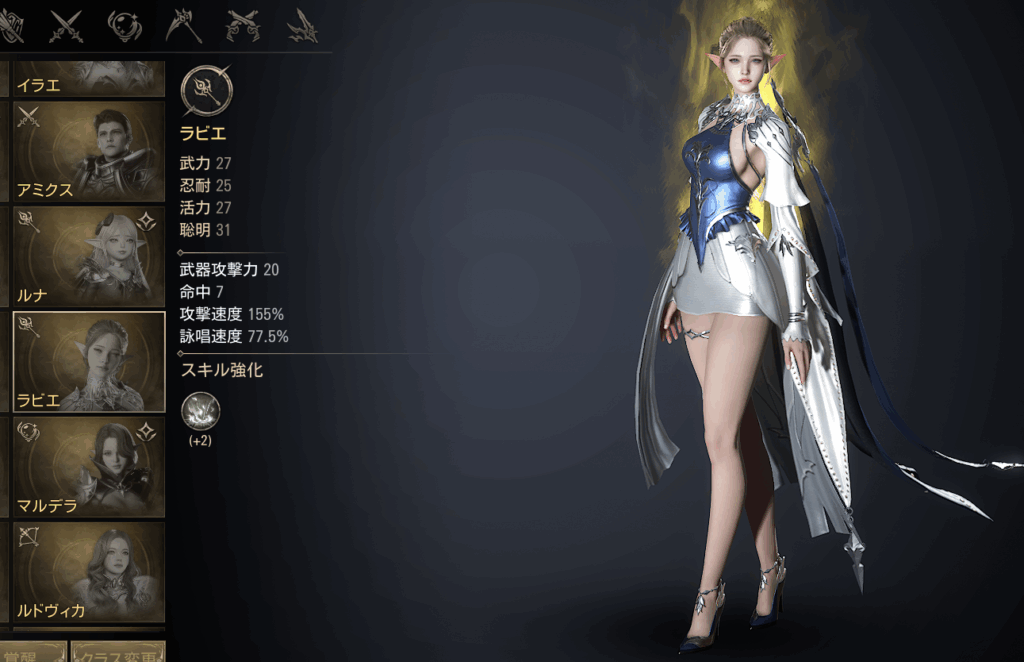Click the ラビエ staff class emblem
Screen dimensions: 1024x662
pyautogui.click(x=207, y=90)
